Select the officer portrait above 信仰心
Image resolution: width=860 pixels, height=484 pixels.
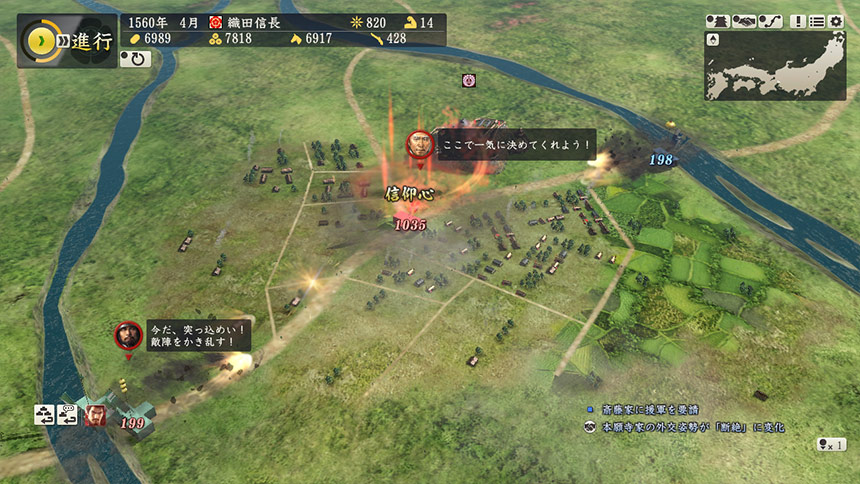(420, 143)
